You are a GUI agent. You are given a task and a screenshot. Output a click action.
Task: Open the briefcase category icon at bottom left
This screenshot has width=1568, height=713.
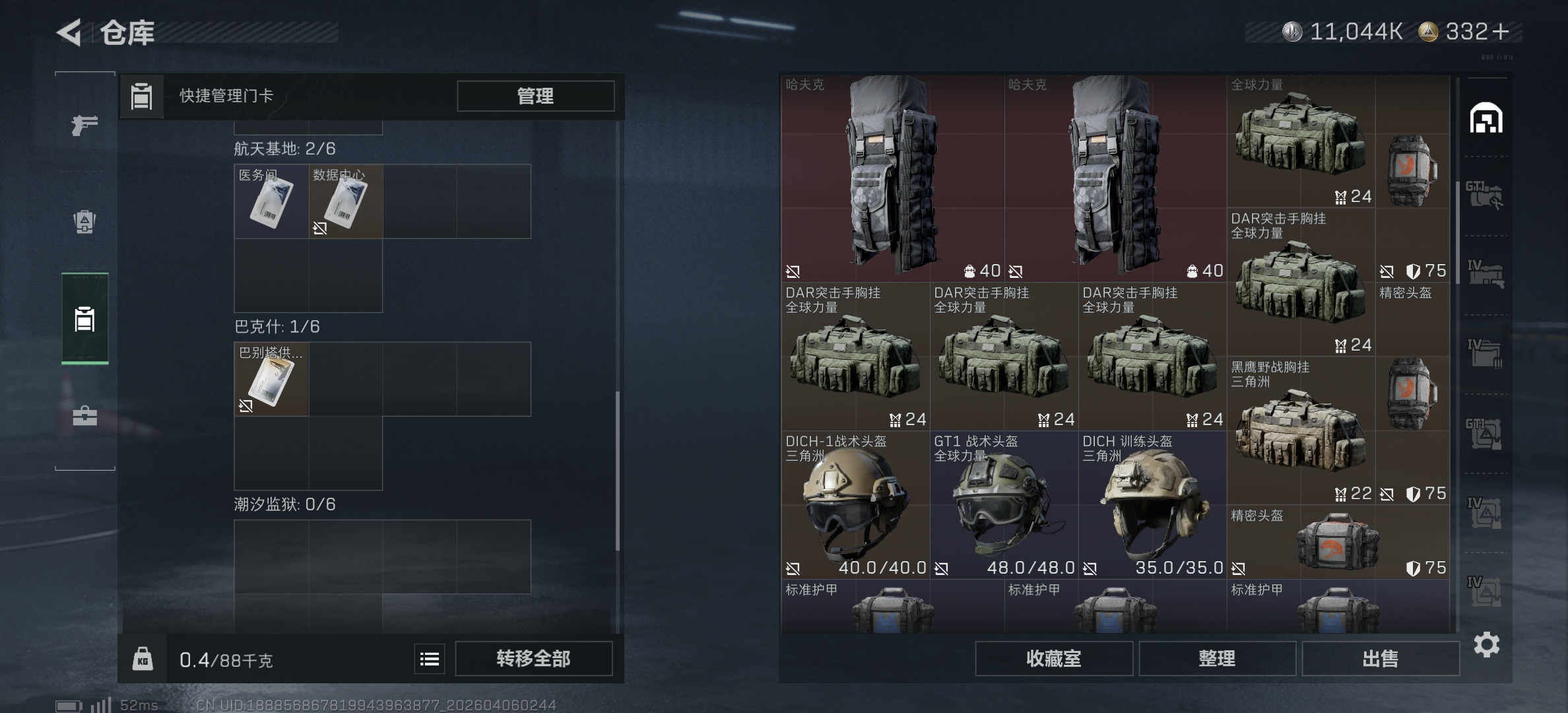(x=84, y=416)
